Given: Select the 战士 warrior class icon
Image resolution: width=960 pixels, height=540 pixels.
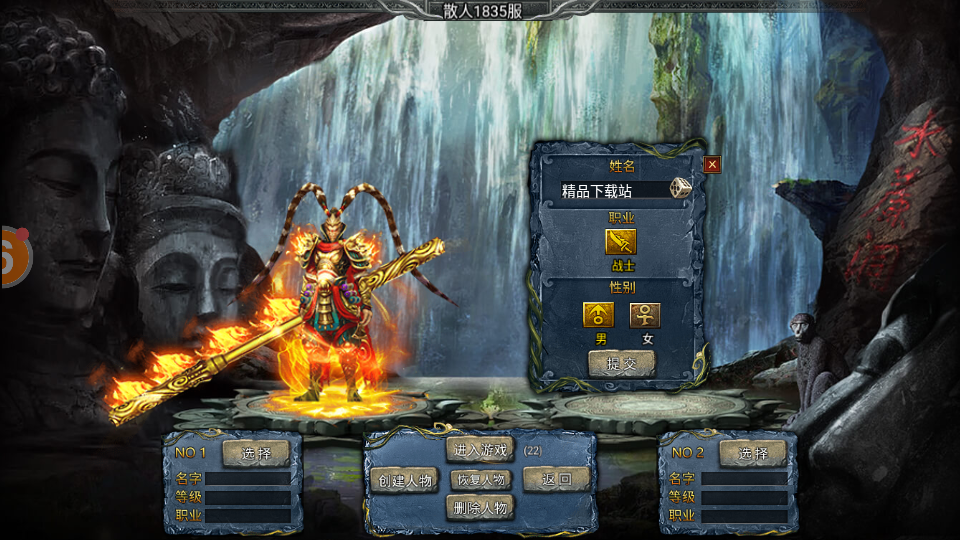Looking at the screenshot, I should (x=620, y=243).
